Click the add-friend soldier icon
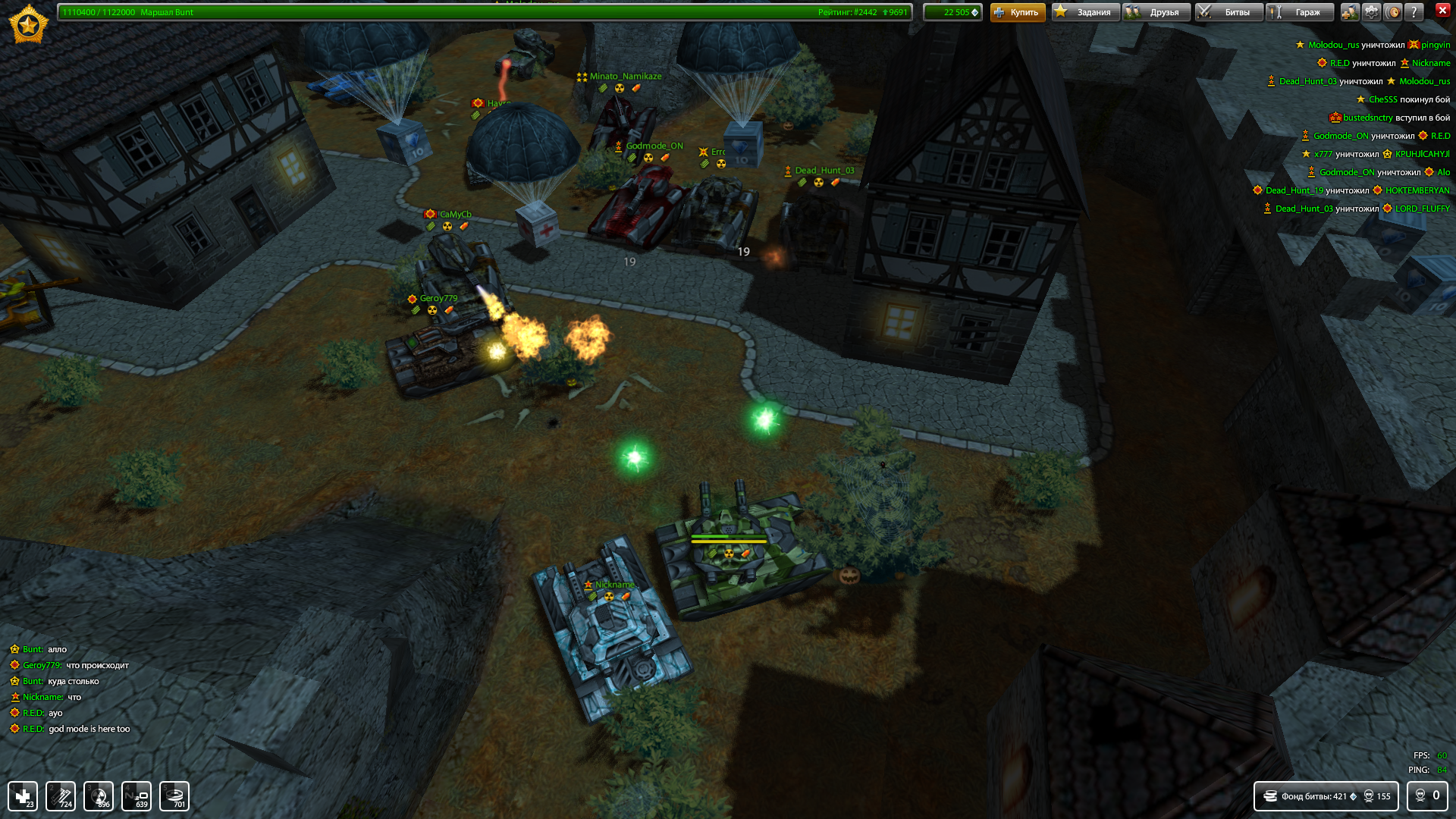This screenshot has width=1456, height=819. [x=1350, y=12]
